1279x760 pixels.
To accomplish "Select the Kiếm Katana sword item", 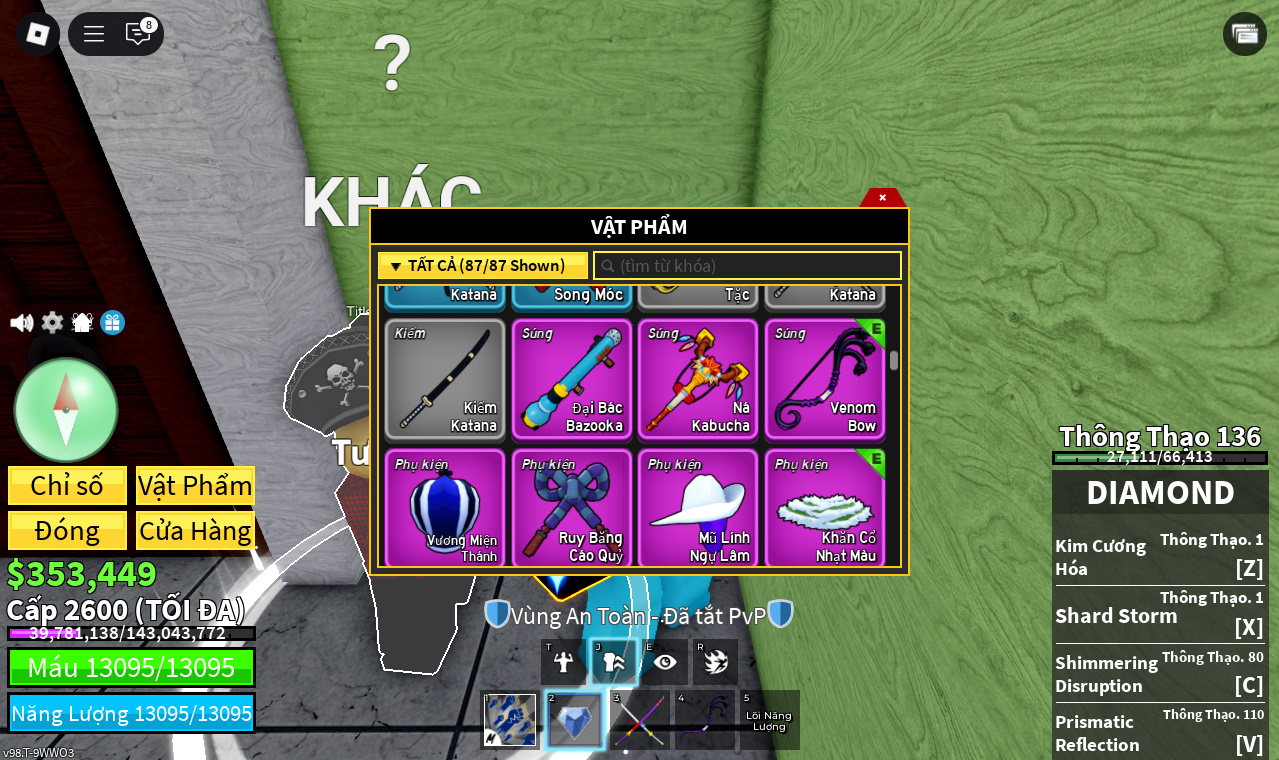I will pos(445,380).
